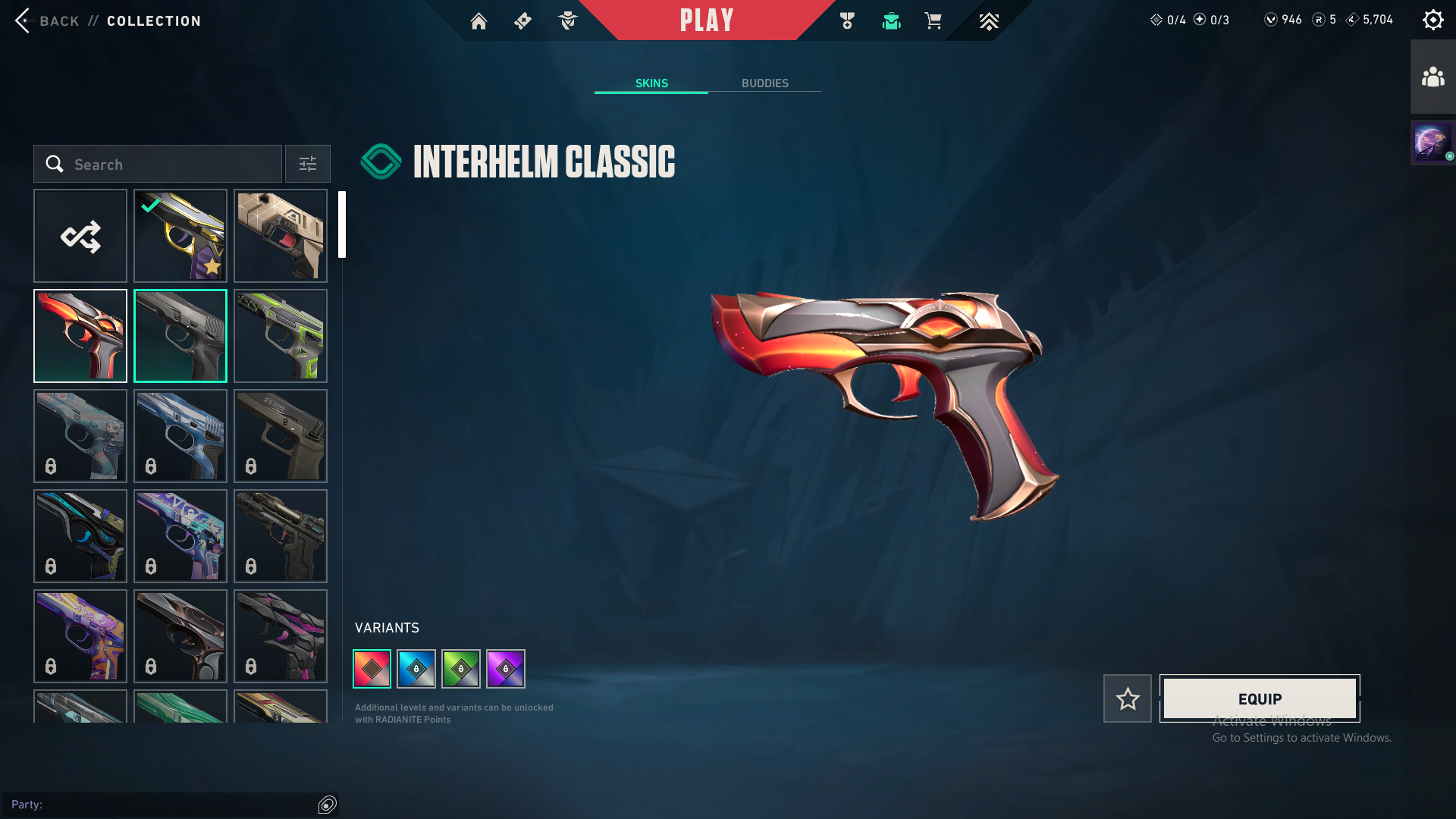This screenshot has width=1456, height=819.
Task: Pick the green and grey Classic skin
Action: [x=281, y=336]
